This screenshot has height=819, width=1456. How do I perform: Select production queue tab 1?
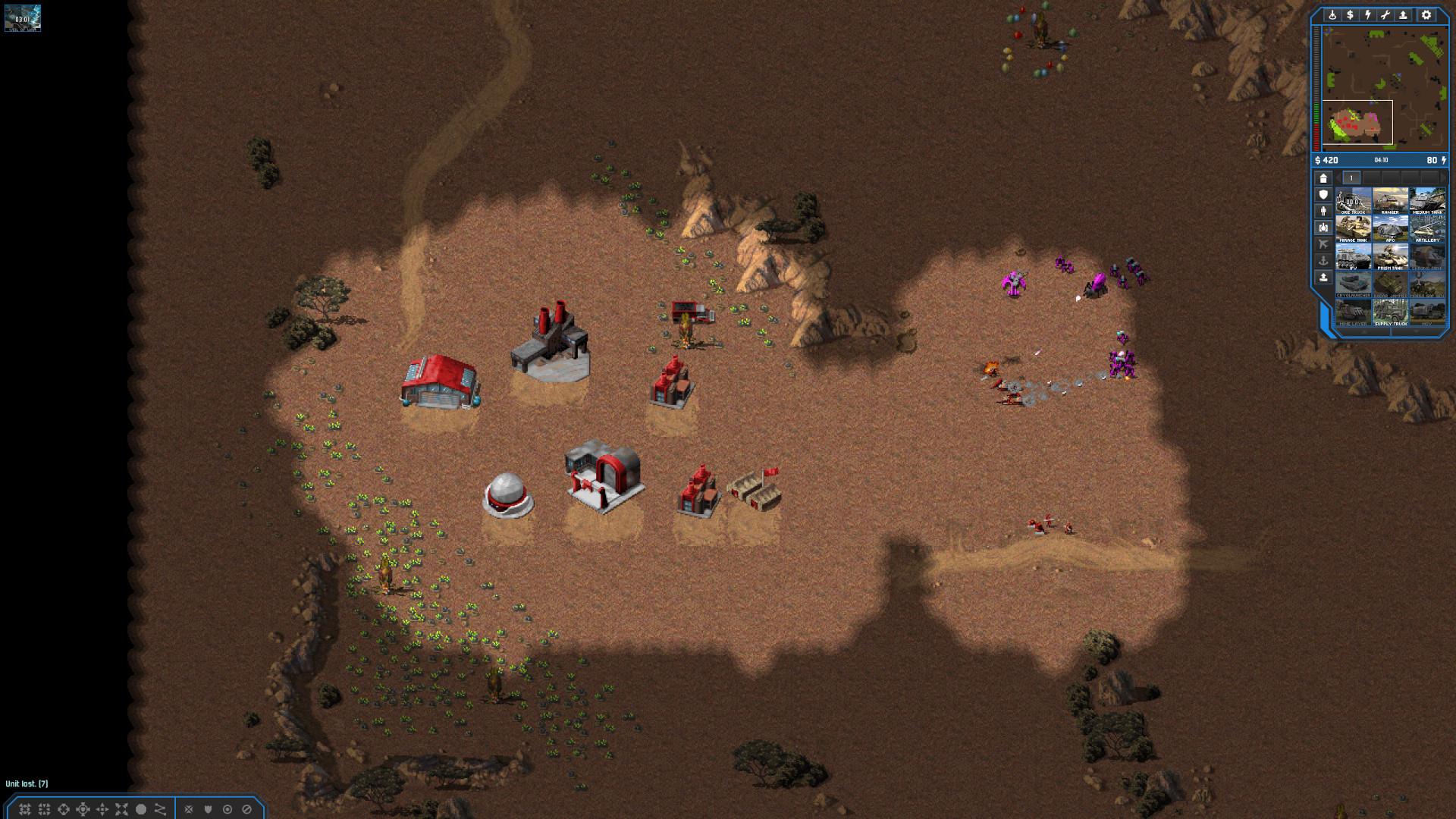(x=1351, y=178)
